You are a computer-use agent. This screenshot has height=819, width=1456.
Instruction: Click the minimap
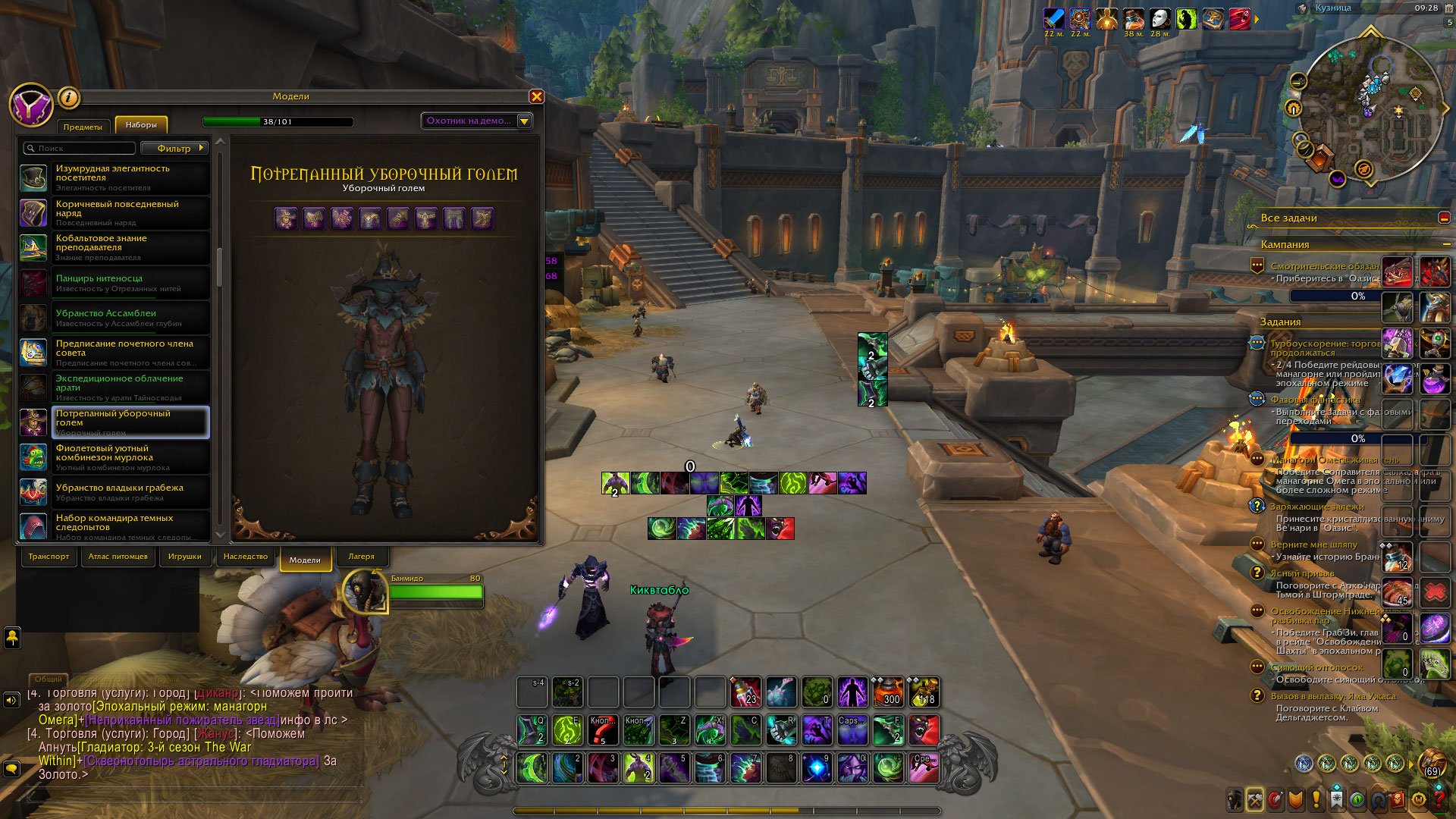1371,110
